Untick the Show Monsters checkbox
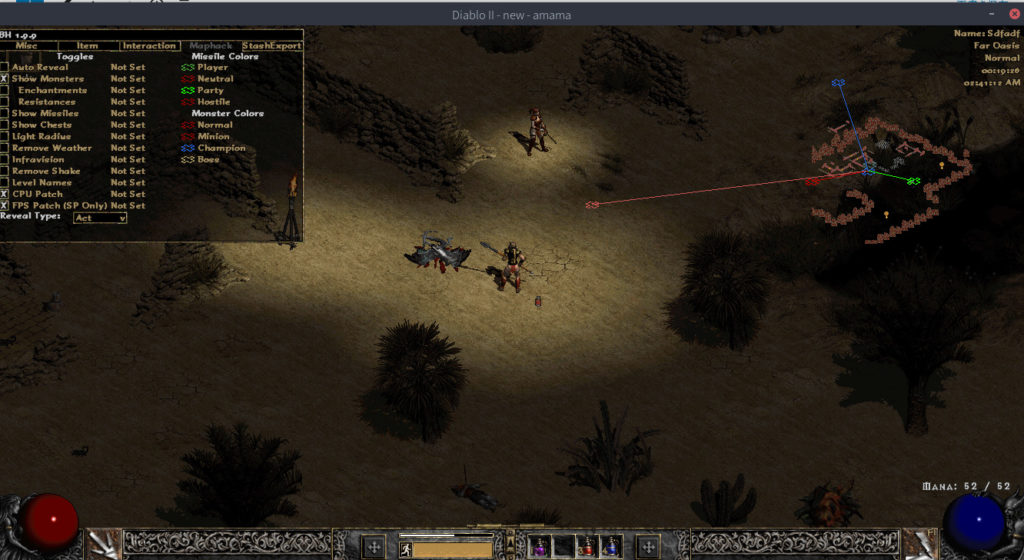Image resolution: width=1024 pixels, height=560 pixels. pos(5,79)
